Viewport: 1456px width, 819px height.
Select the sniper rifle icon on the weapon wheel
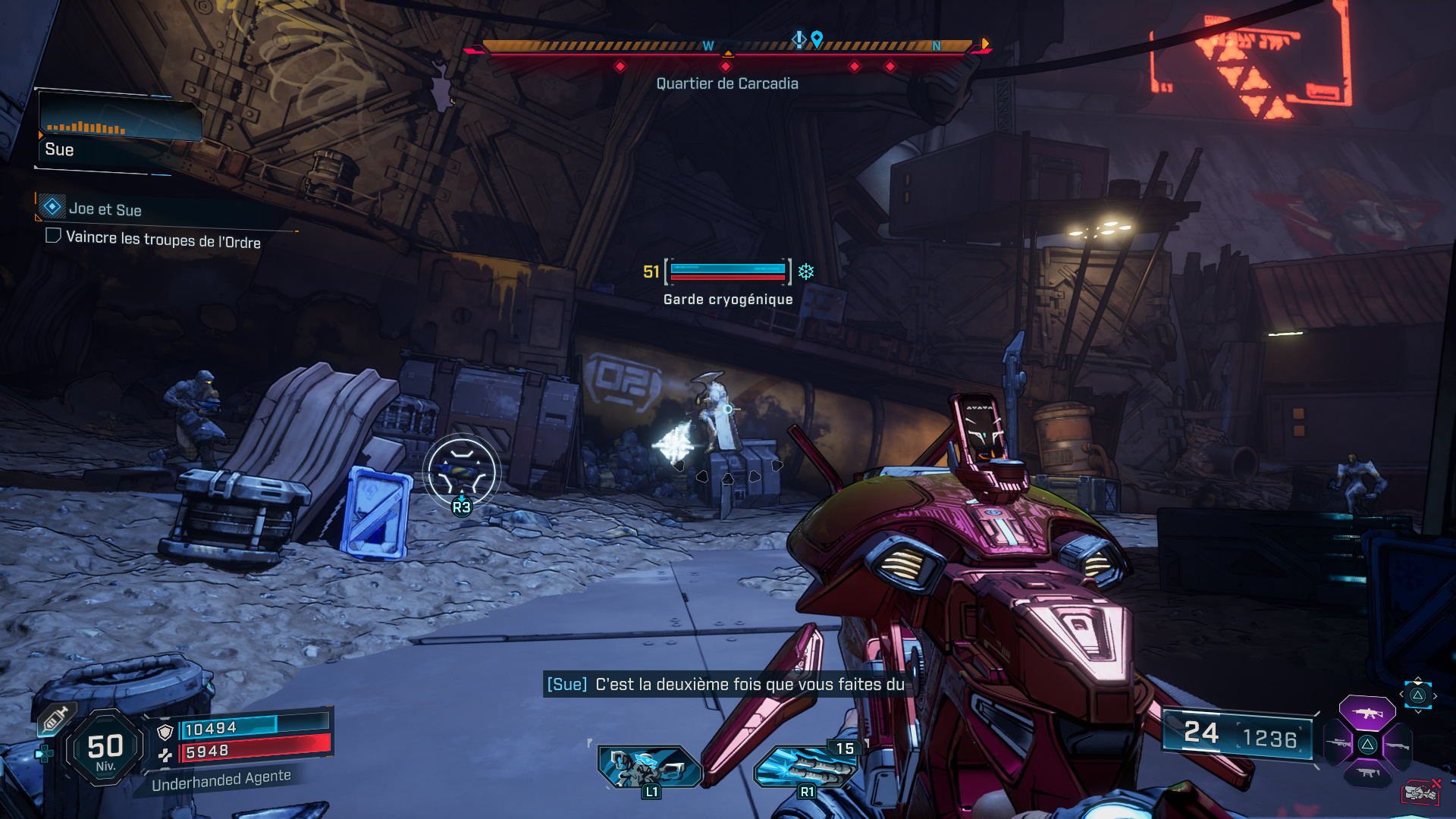pos(1337,744)
